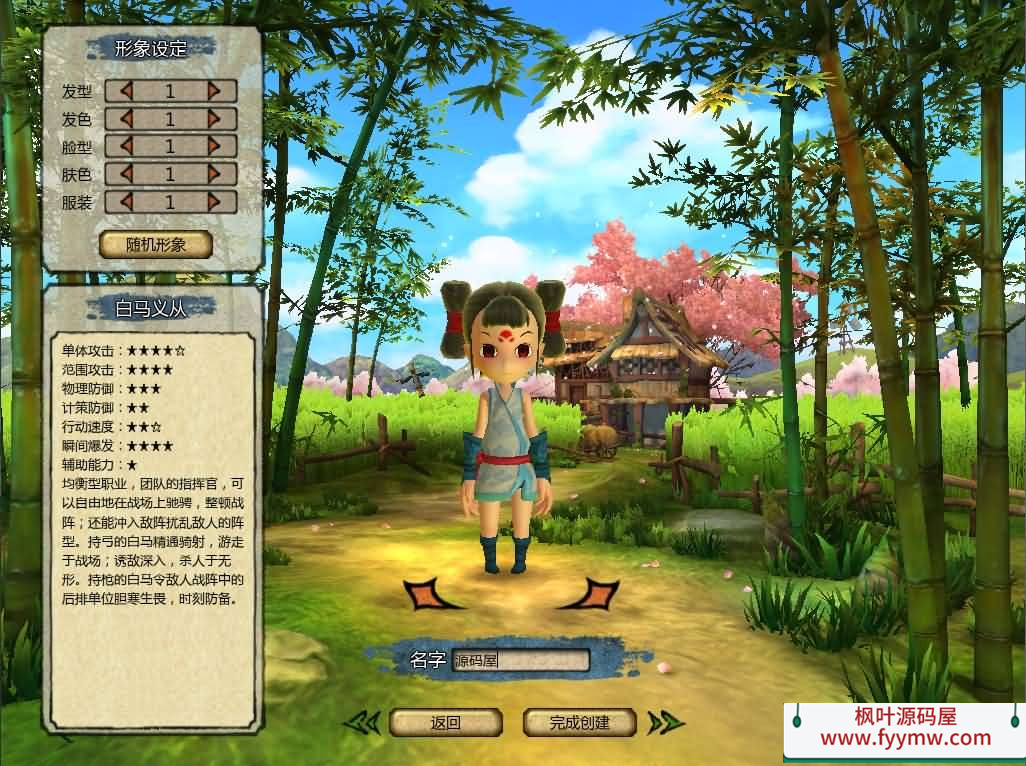
Task: Change to the previous skin color (肤色)
Action: 126,174
